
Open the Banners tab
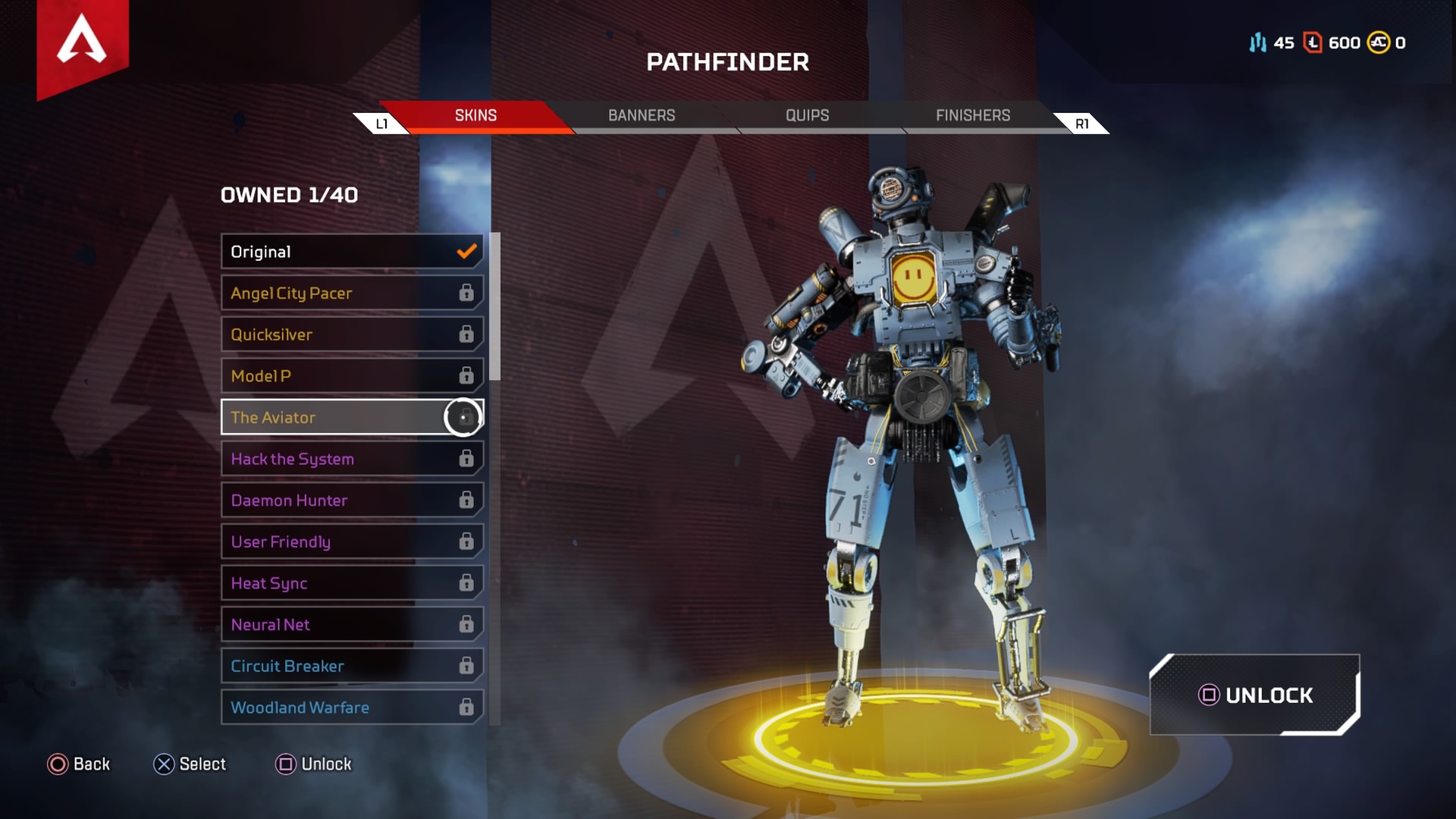pos(642,115)
